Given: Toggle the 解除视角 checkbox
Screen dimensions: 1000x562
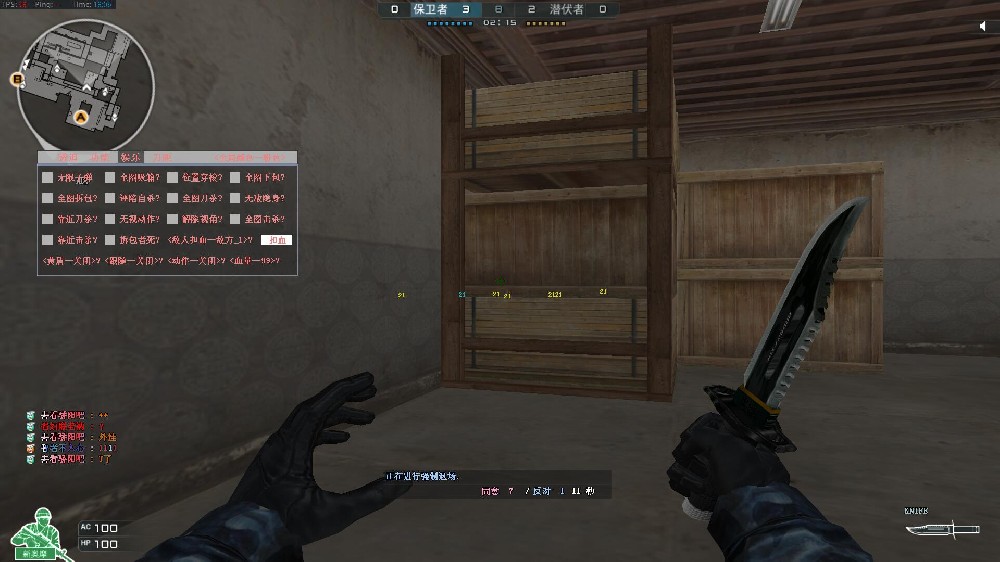Looking at the screenshot, I should click(x=173, y=219).
